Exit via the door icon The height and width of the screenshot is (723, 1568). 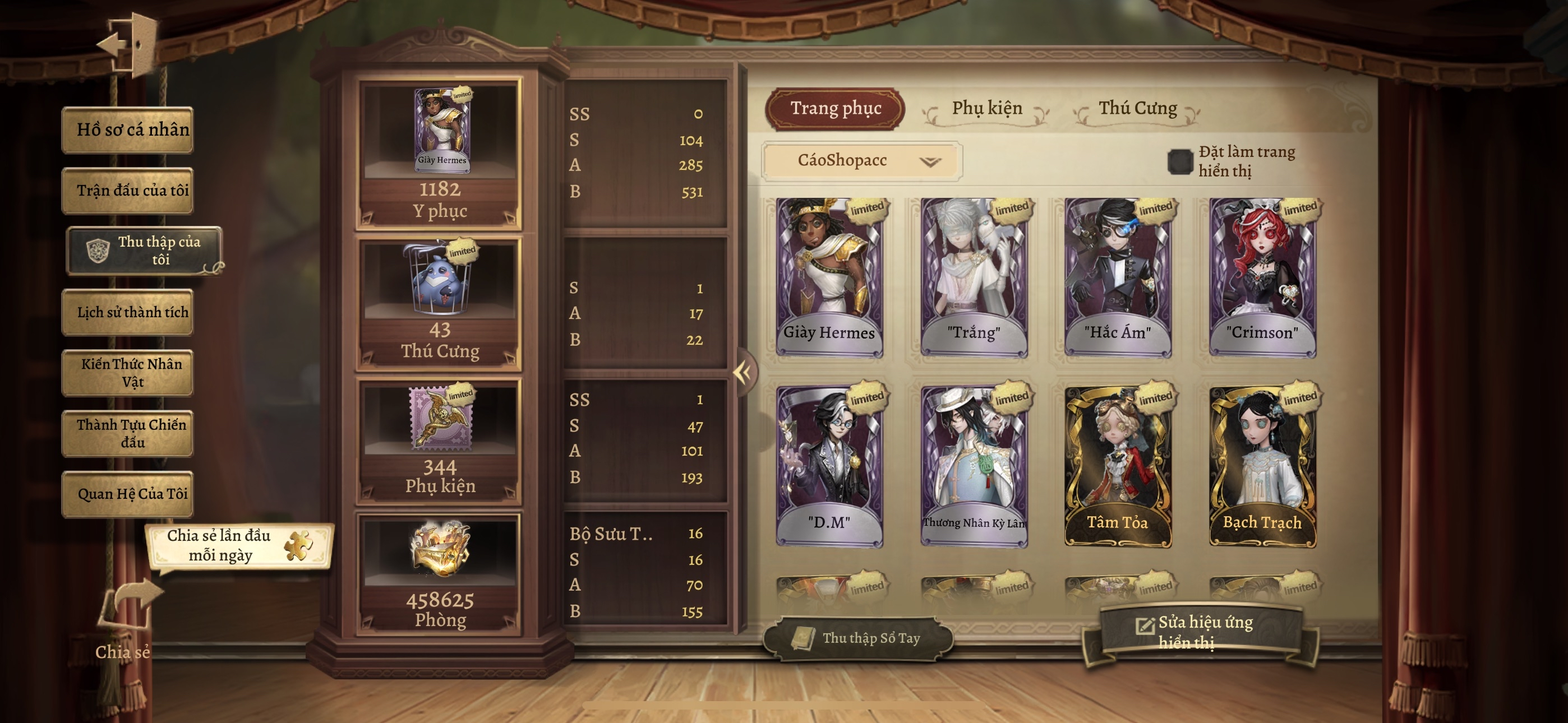(128, 44)
